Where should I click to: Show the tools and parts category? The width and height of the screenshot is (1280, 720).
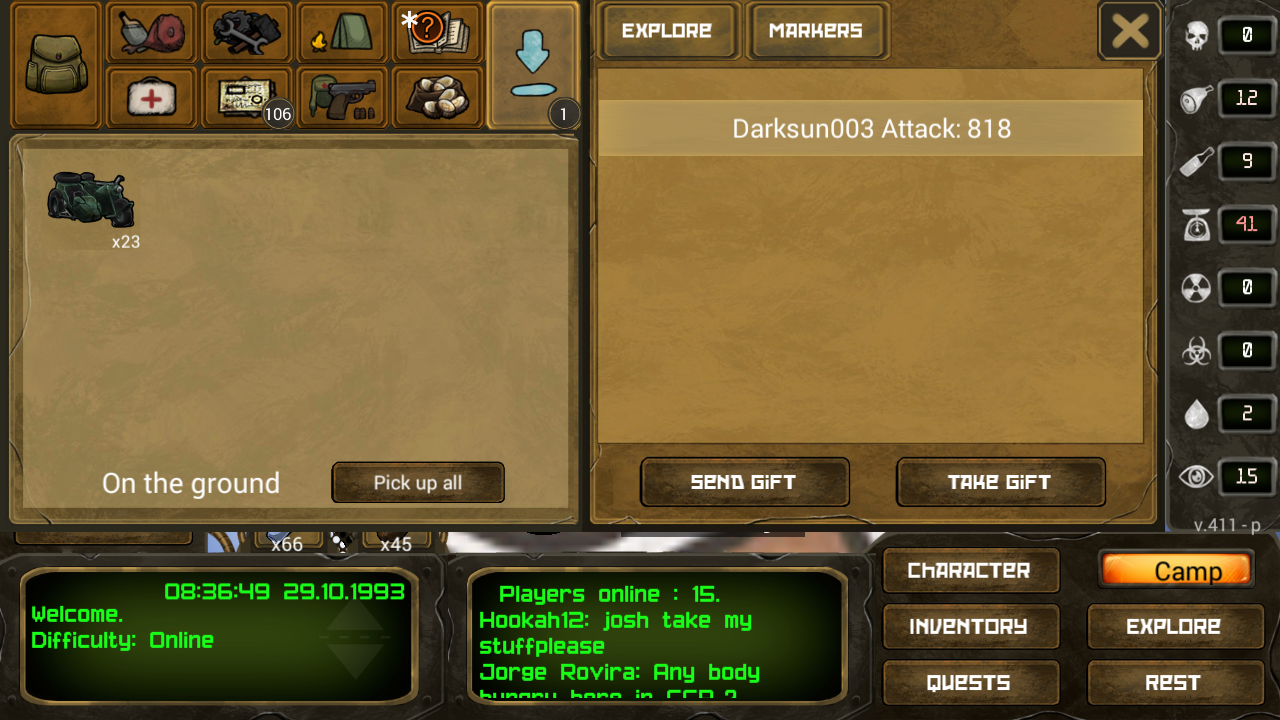tap(246, 33)
